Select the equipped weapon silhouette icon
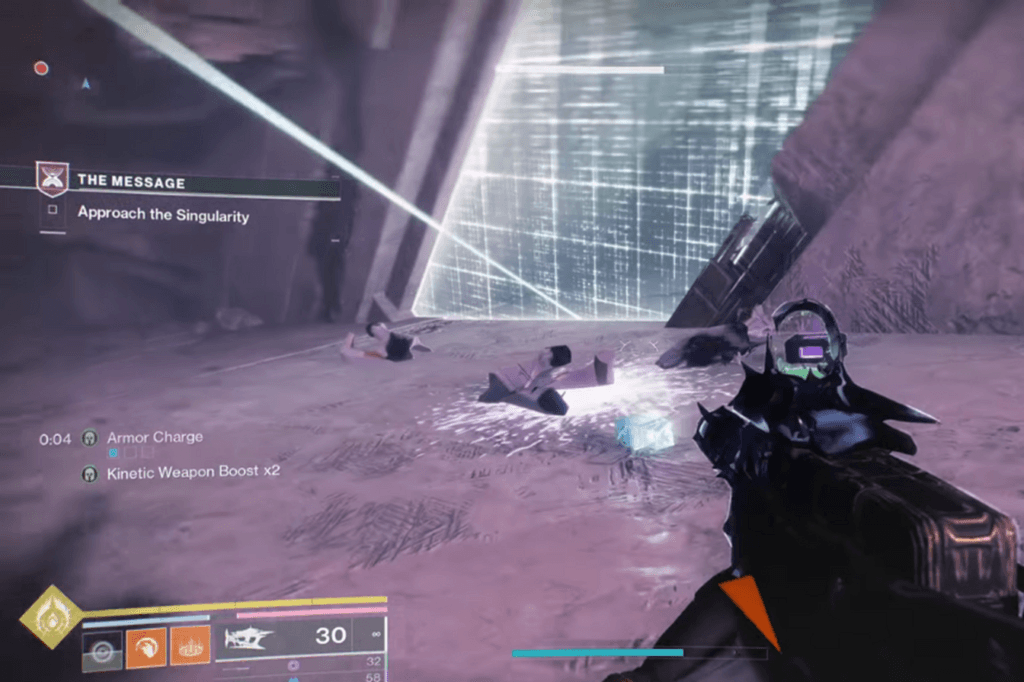The image size is (1024, 682). pyautogui.click(x=250, y=637)
